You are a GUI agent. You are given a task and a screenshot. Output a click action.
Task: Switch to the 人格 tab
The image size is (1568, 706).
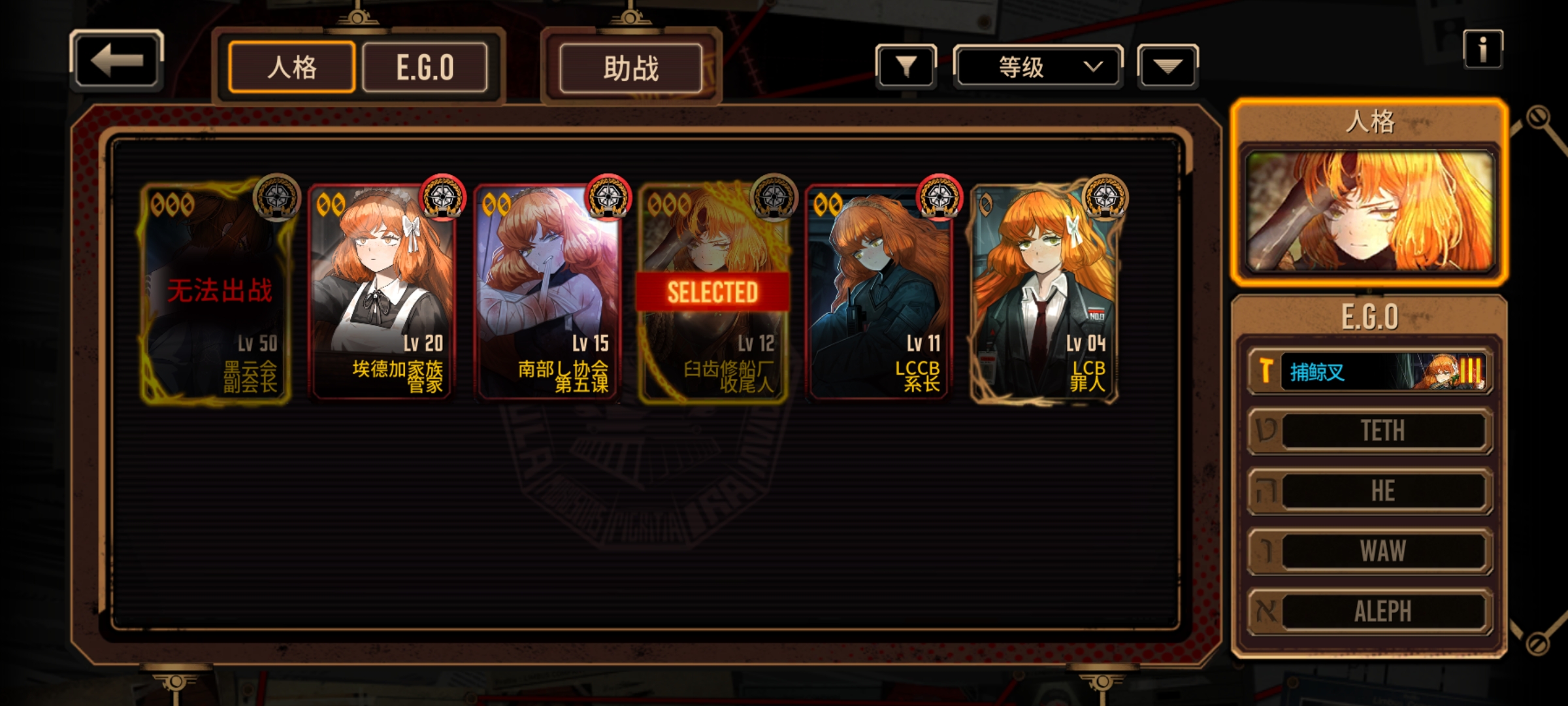tap(291, 67)
